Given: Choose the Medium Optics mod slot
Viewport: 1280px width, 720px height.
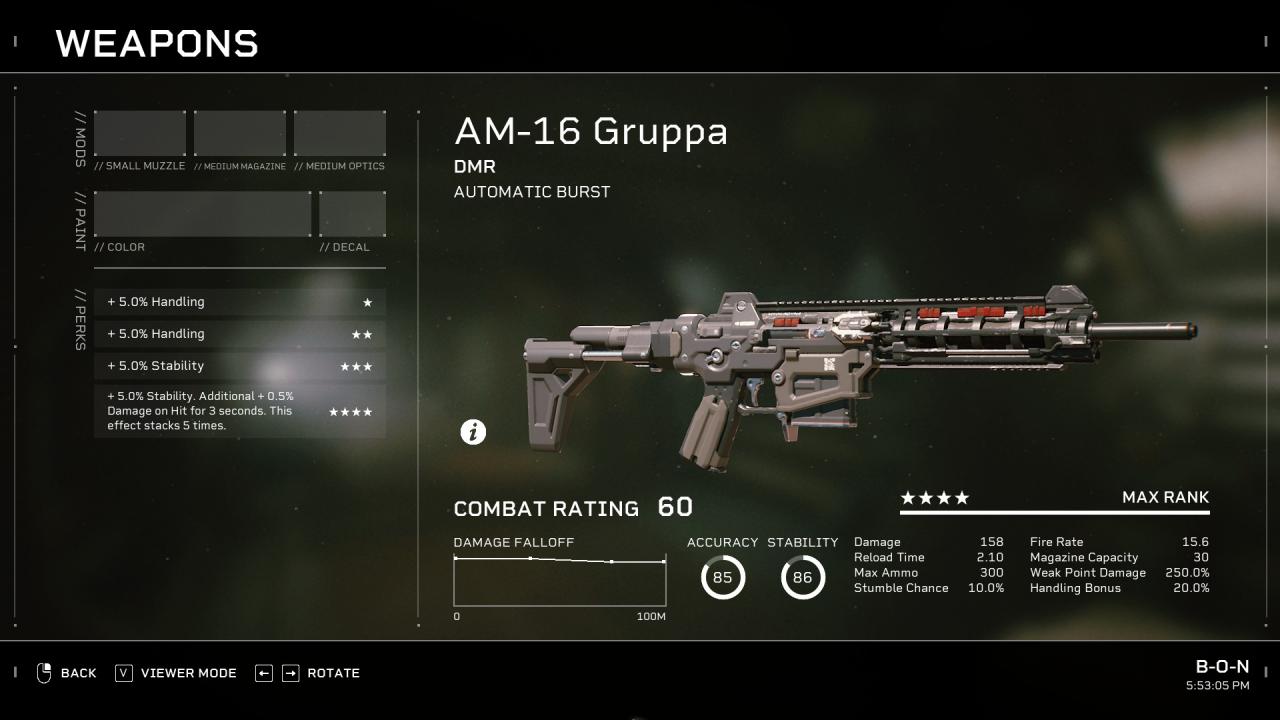Looking at the screenshot, I should (x=340, y=133).
